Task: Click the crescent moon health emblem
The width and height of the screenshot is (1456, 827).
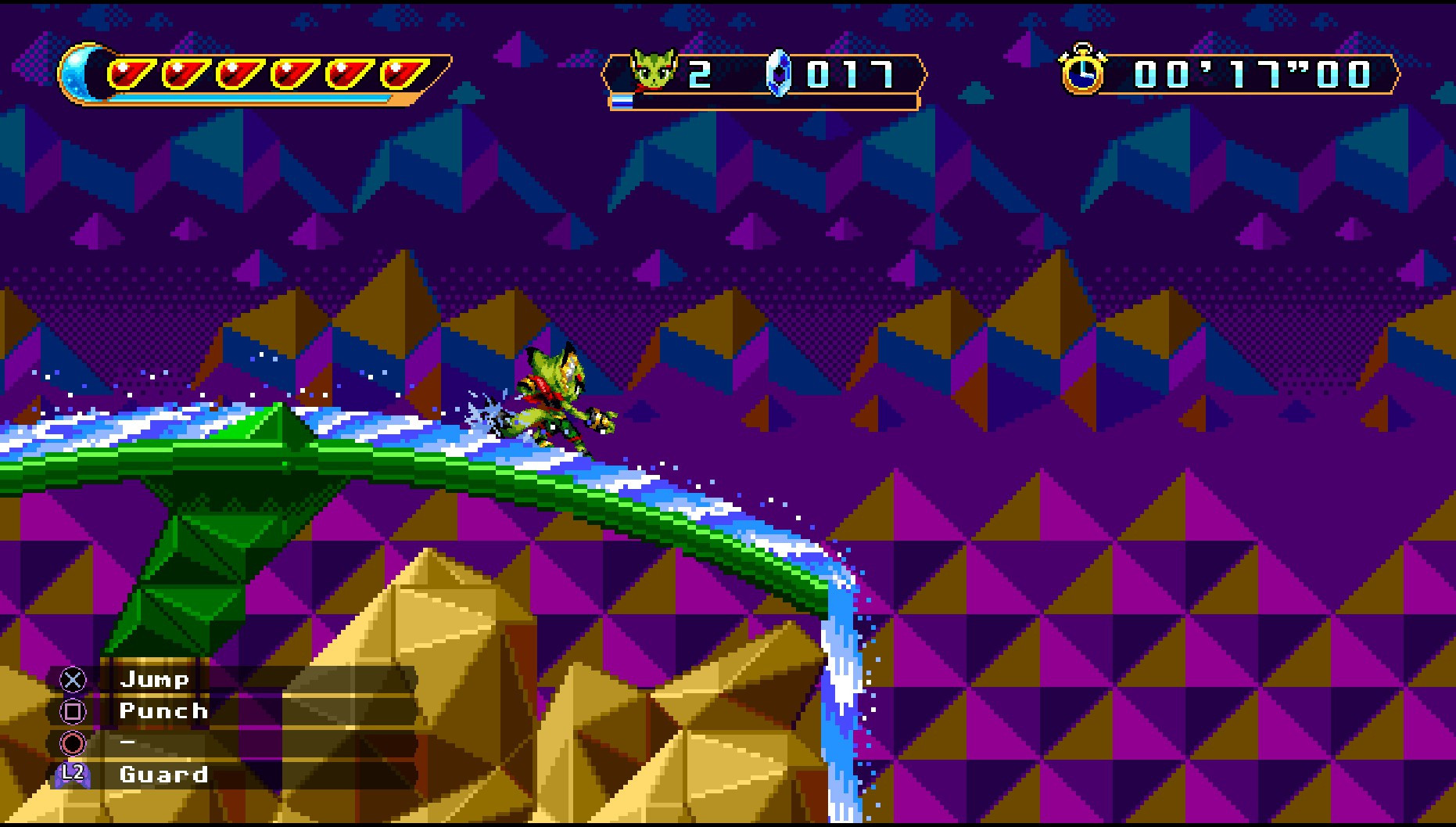Action: 84,74
